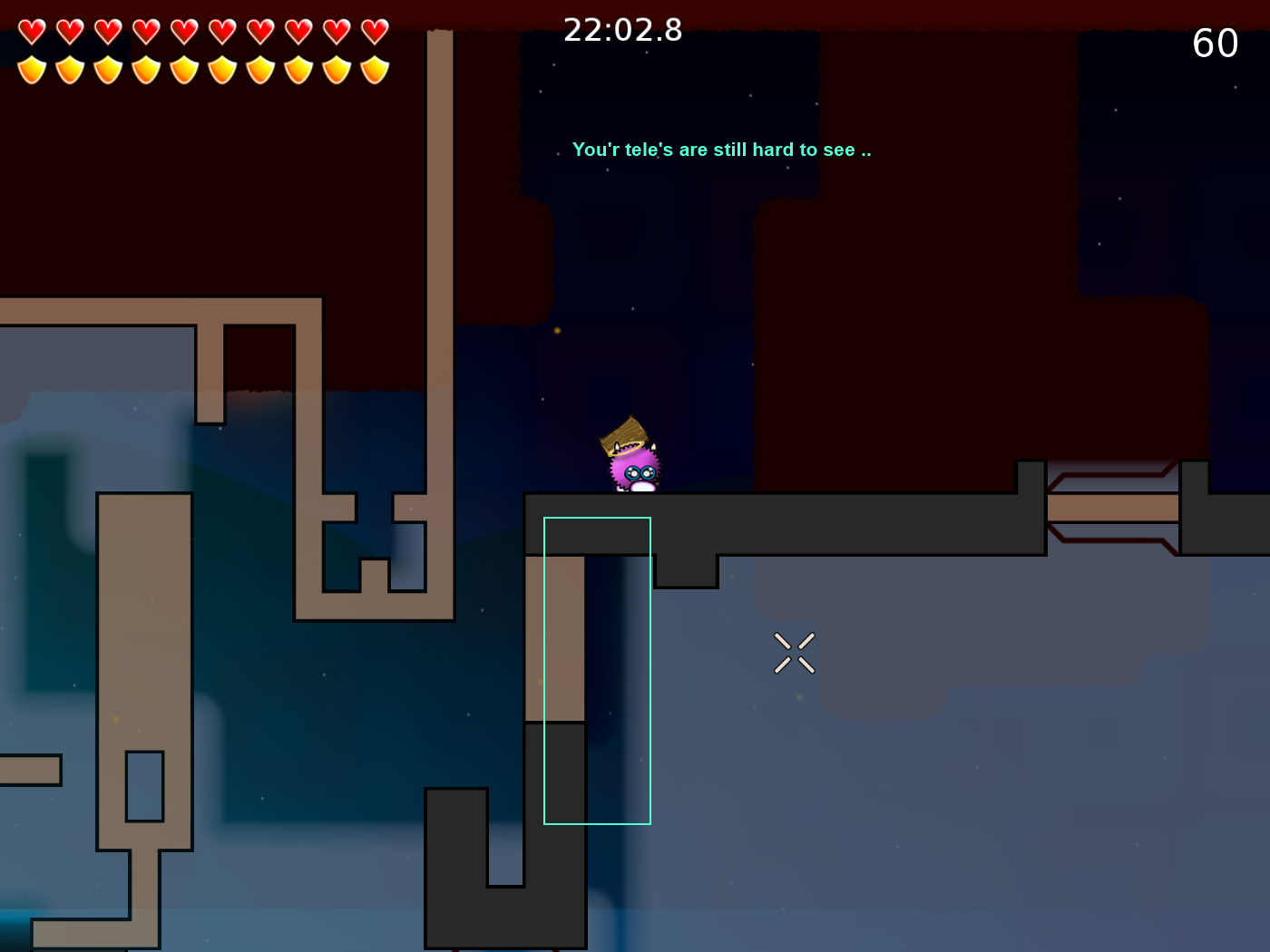Click the 22:02.8 timer display

point(623,30)
